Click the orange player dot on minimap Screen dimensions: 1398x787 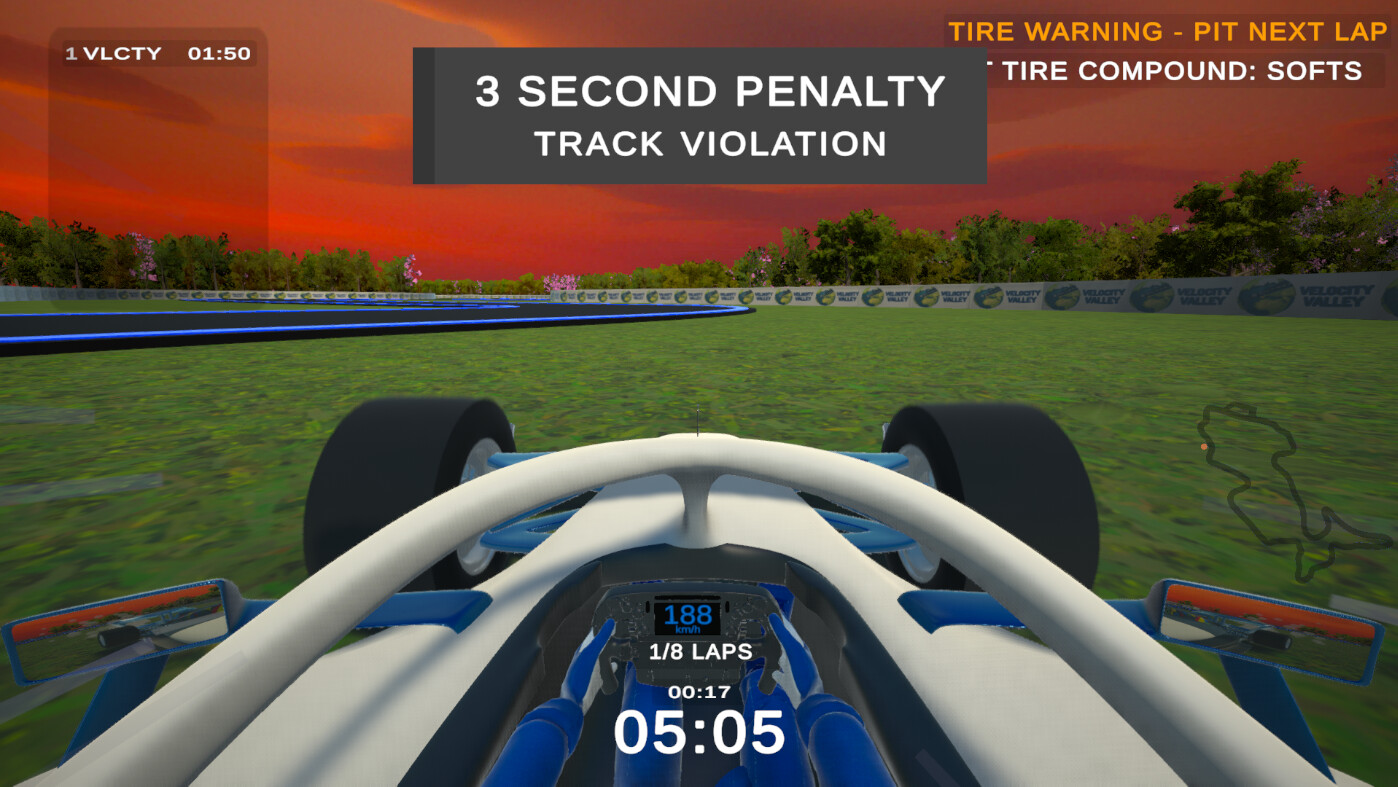click(1203, 445)
